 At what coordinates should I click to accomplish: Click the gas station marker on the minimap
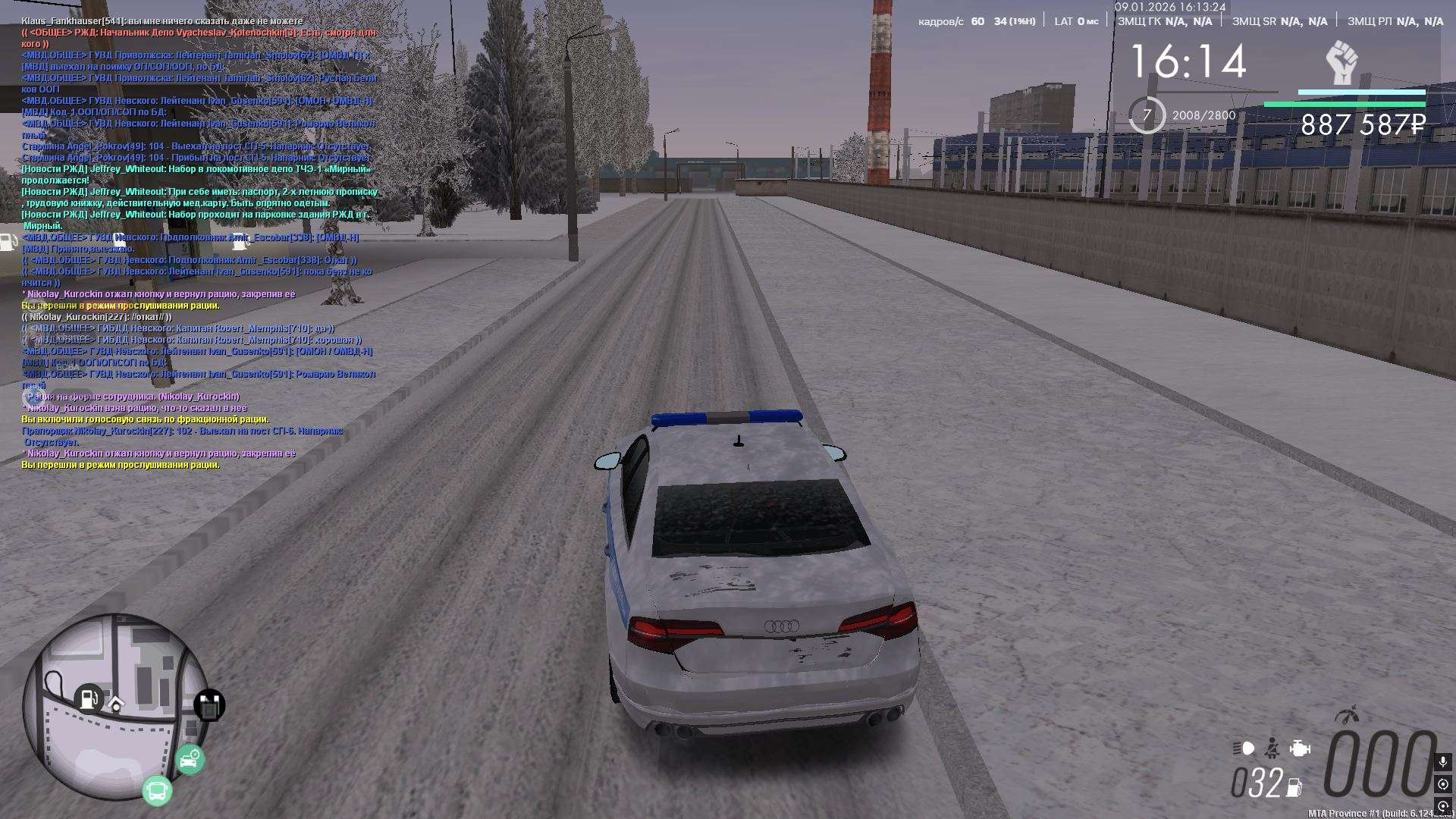pos(89,698)
